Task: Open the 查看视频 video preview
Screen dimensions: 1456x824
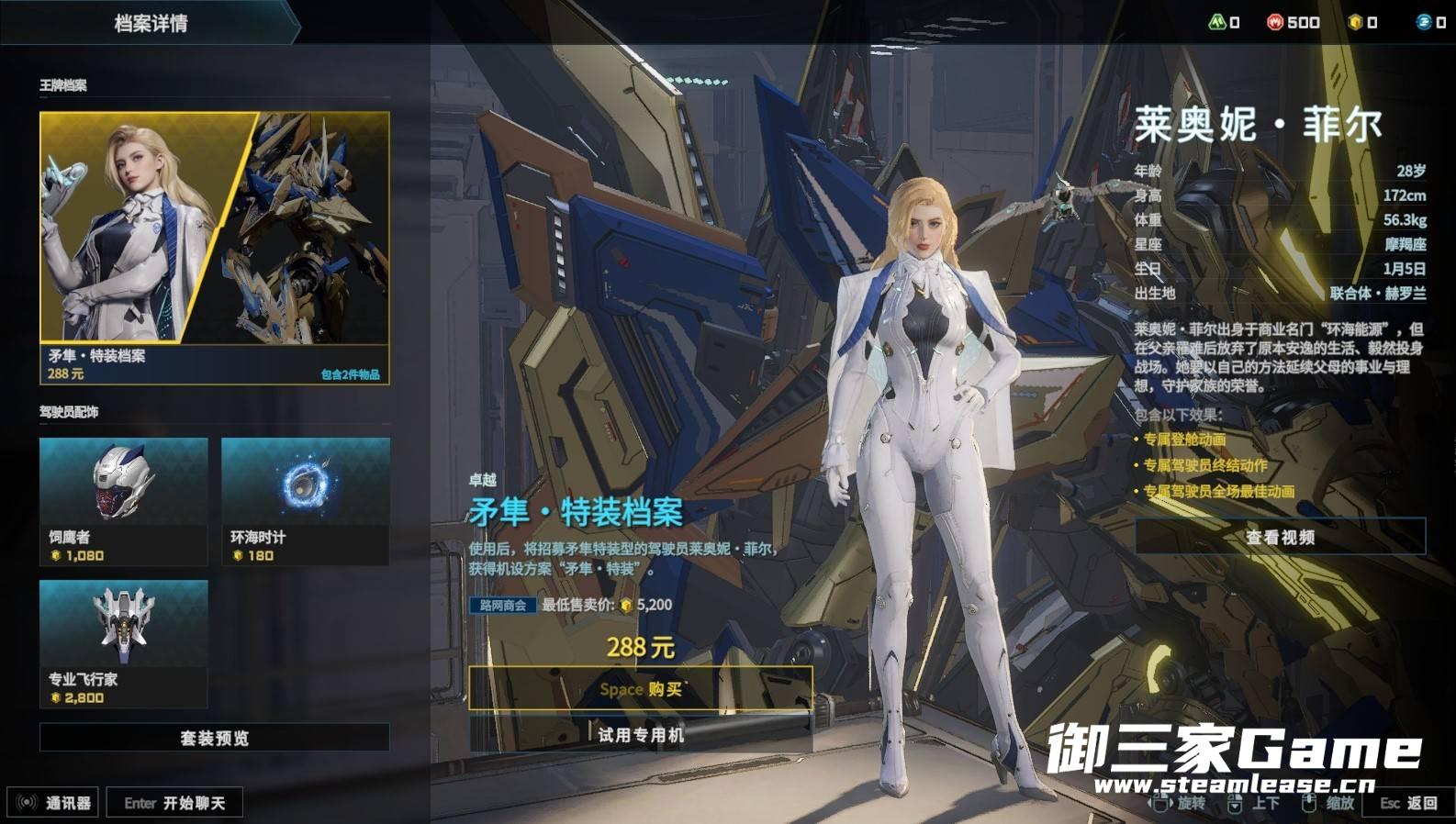Action: click(x=1280, y=537)
